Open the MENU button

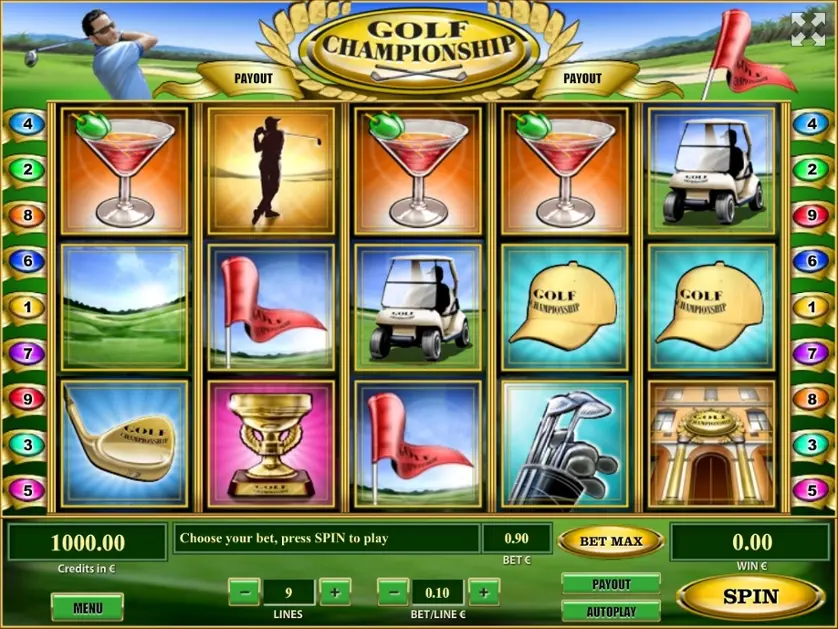87,607
